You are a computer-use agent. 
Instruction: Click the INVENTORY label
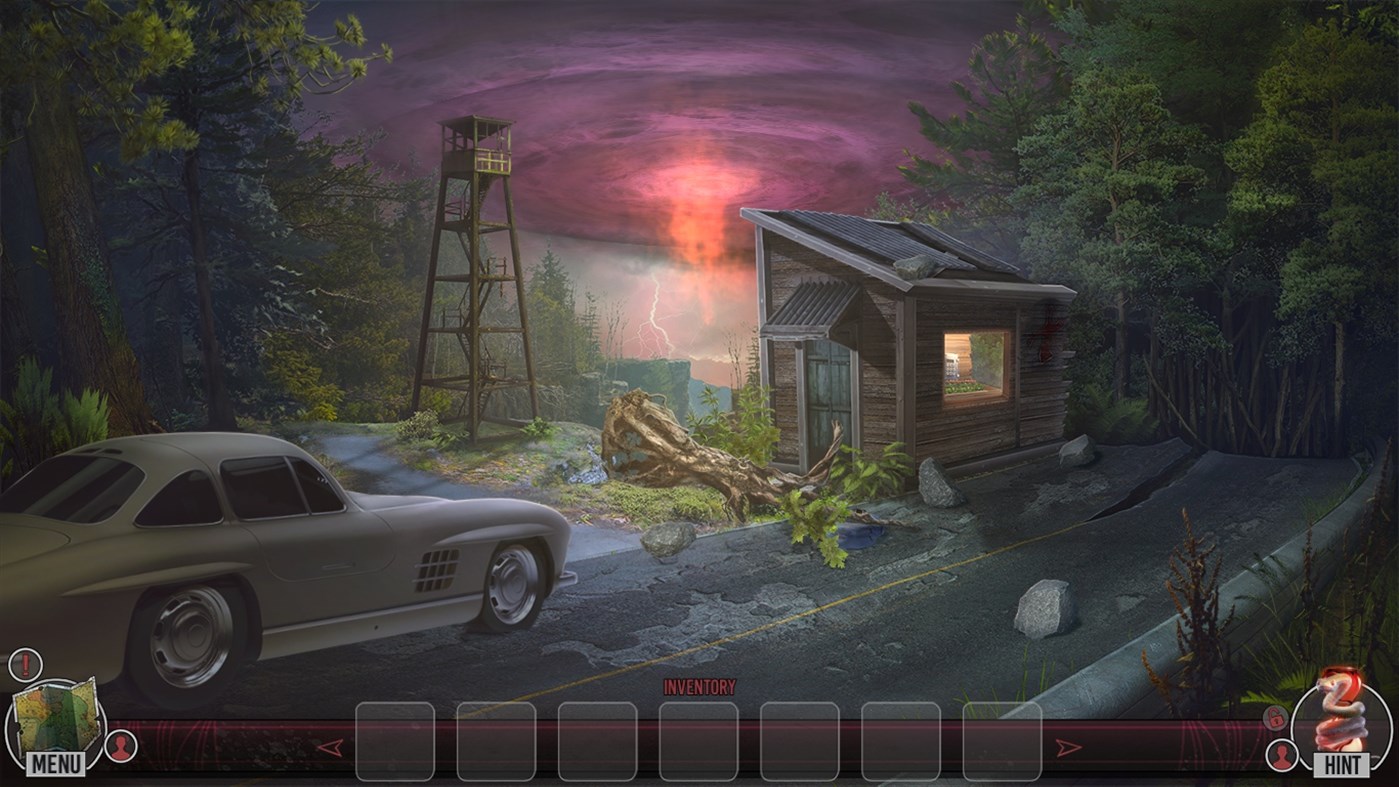click(x=698, y=687)
